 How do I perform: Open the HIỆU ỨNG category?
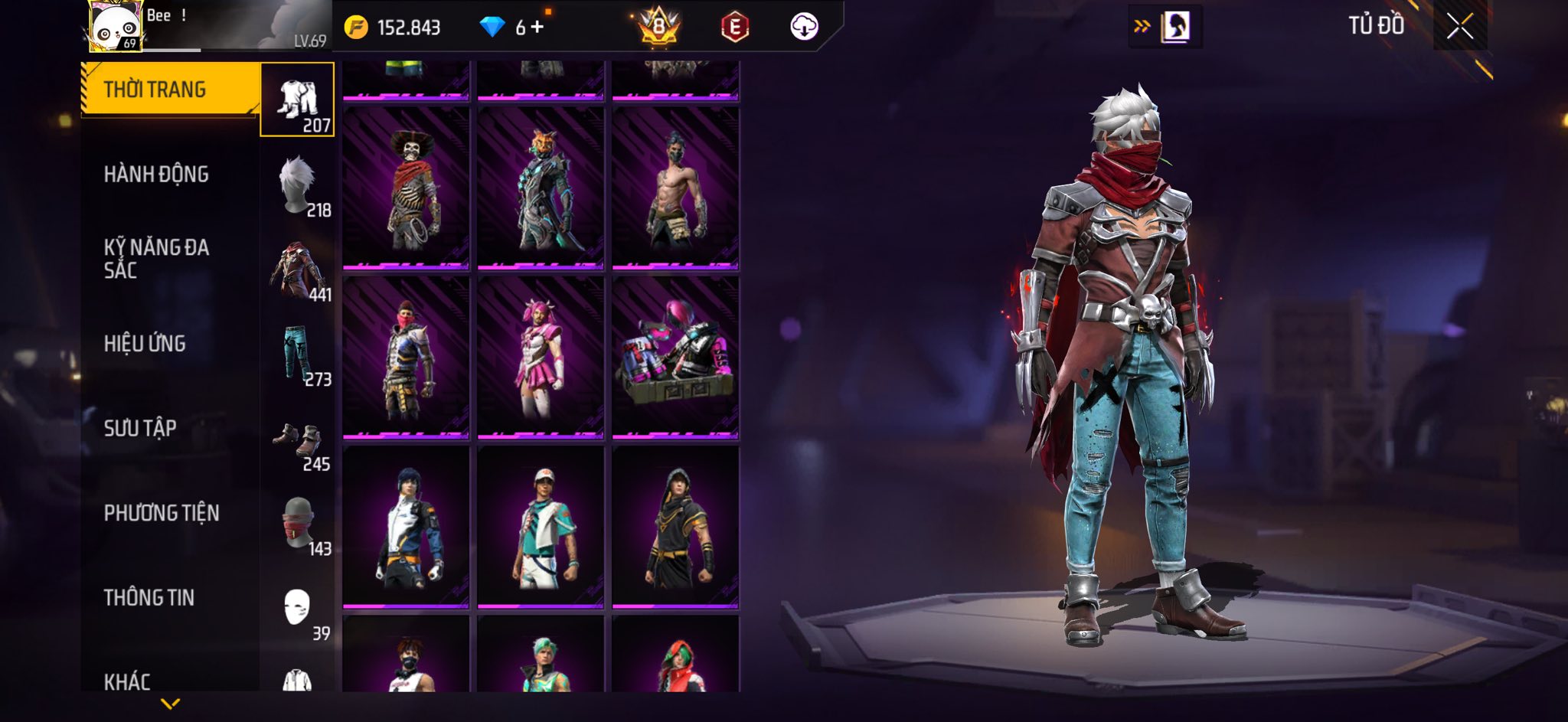coord(145,344)
